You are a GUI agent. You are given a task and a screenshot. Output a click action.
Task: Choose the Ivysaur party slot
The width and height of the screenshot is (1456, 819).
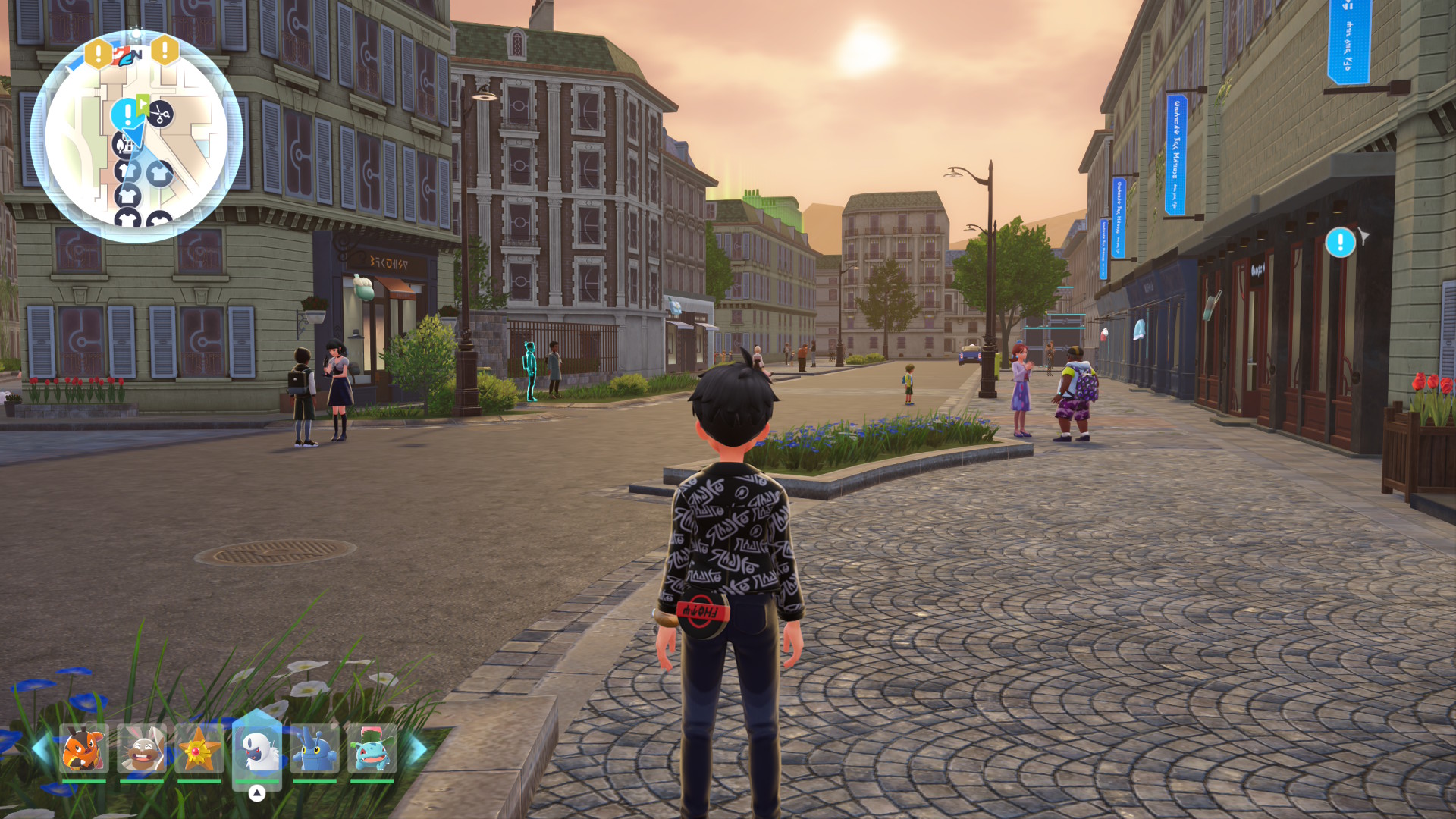click(x=372, y=748)
